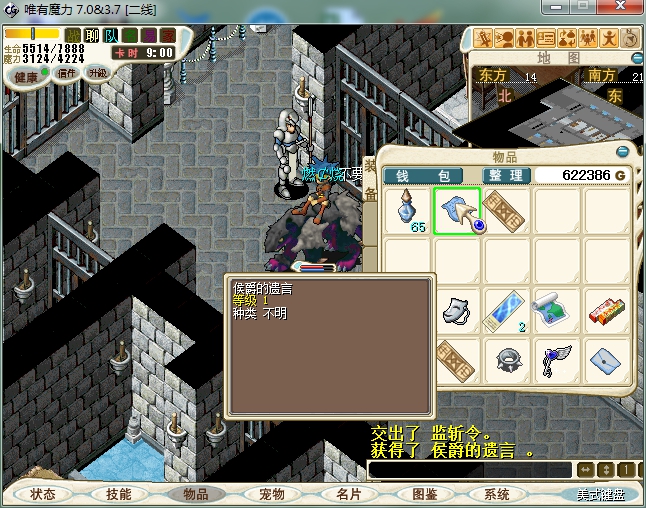646x508 pixels.
Task: Toggle the 聊 chat mode button
Action: pos(92,36)
